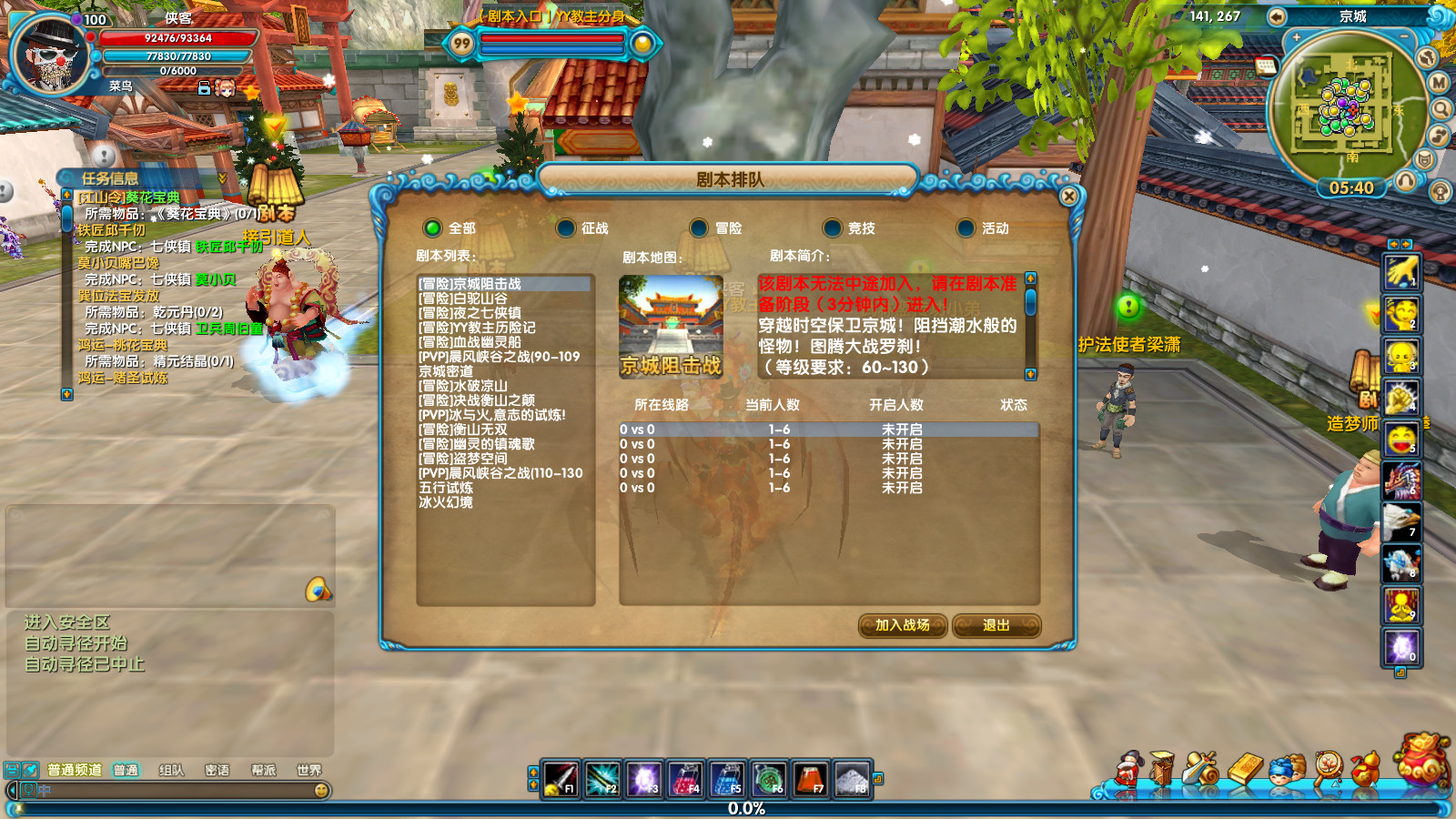Switch to the 帮派 chat channel tab
Viewport: 1456px width, 819px height.
(262, 769)
